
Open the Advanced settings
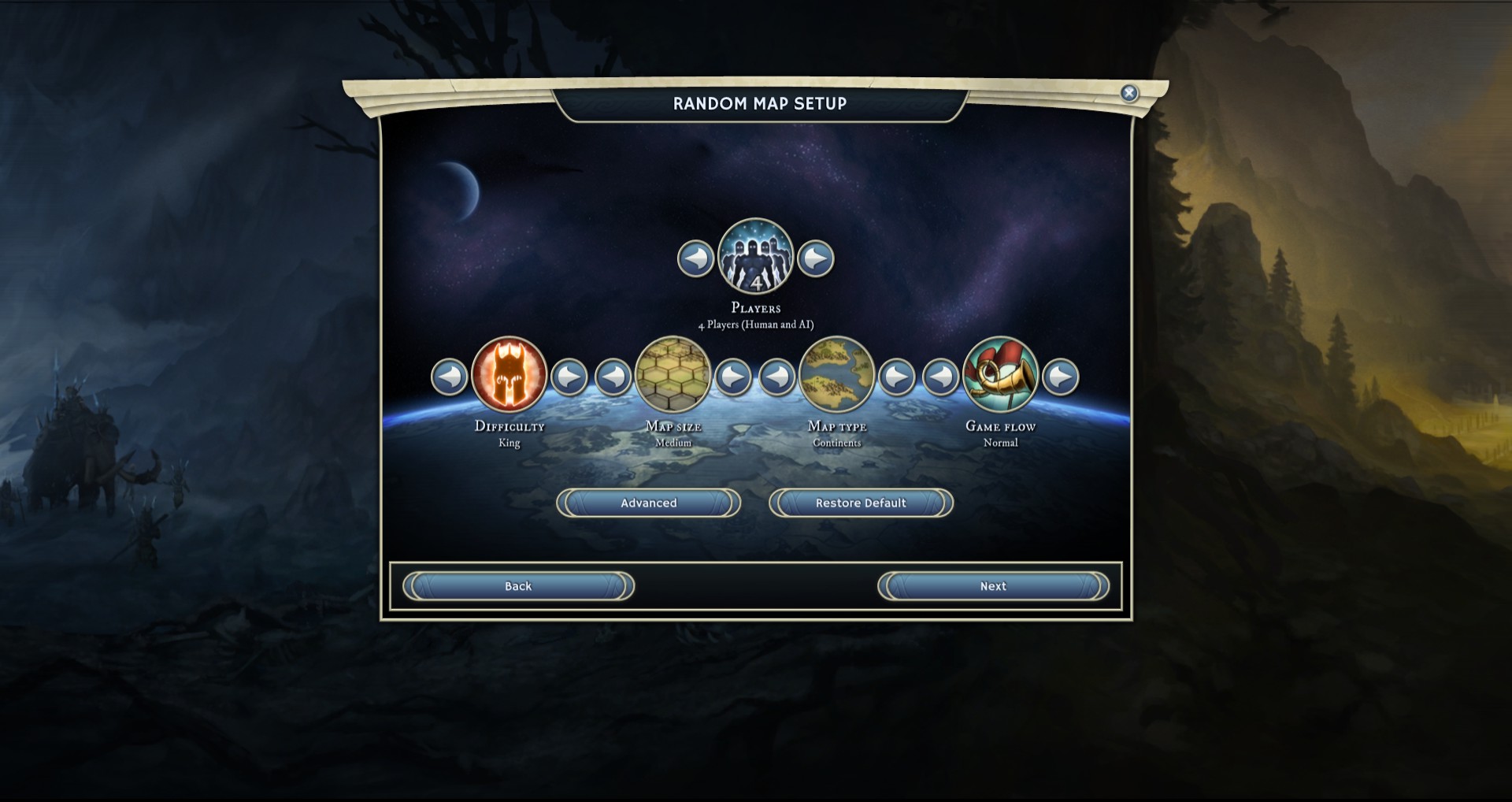(648, 503)
